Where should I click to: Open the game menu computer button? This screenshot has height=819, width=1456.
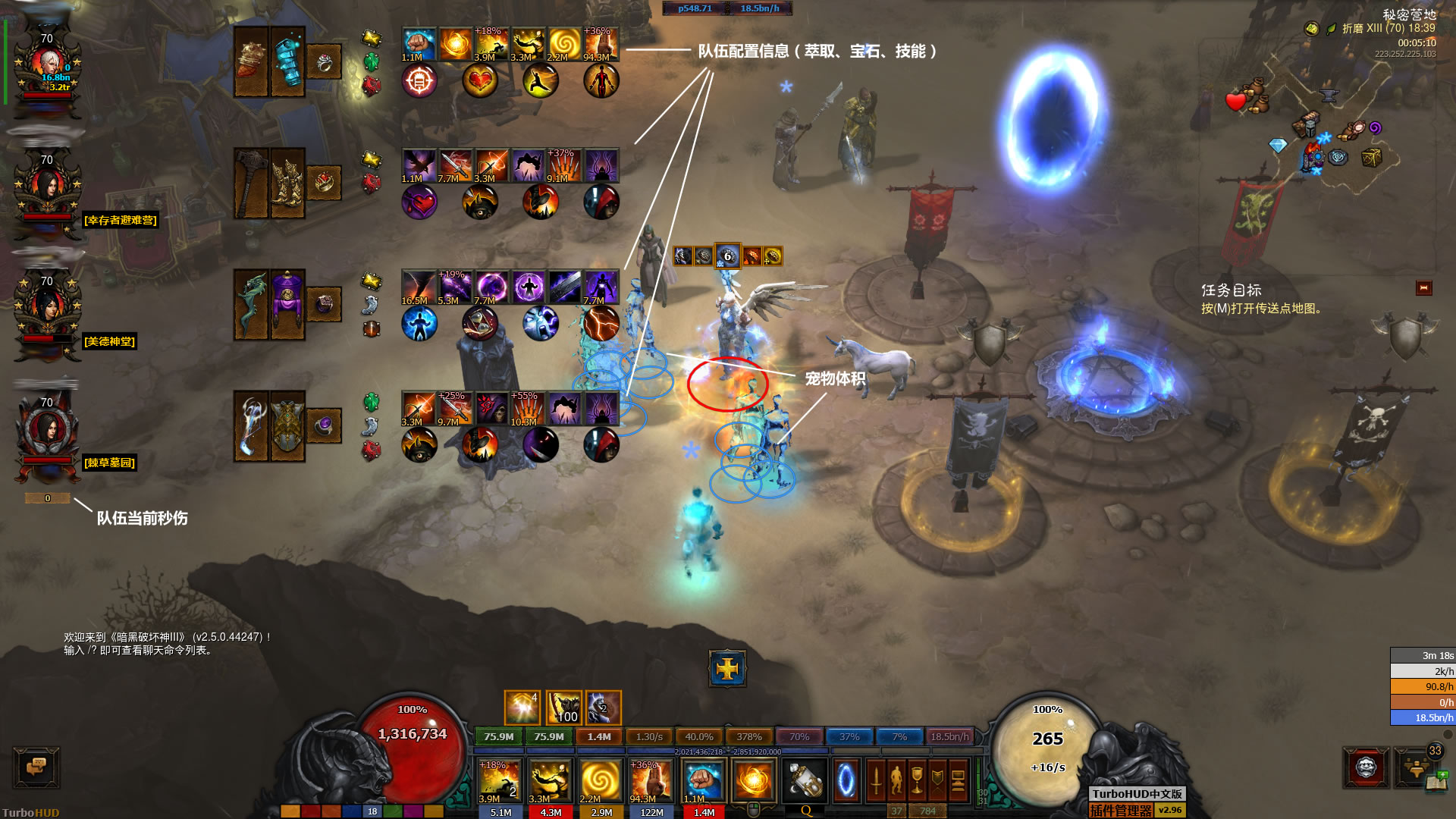958,781
